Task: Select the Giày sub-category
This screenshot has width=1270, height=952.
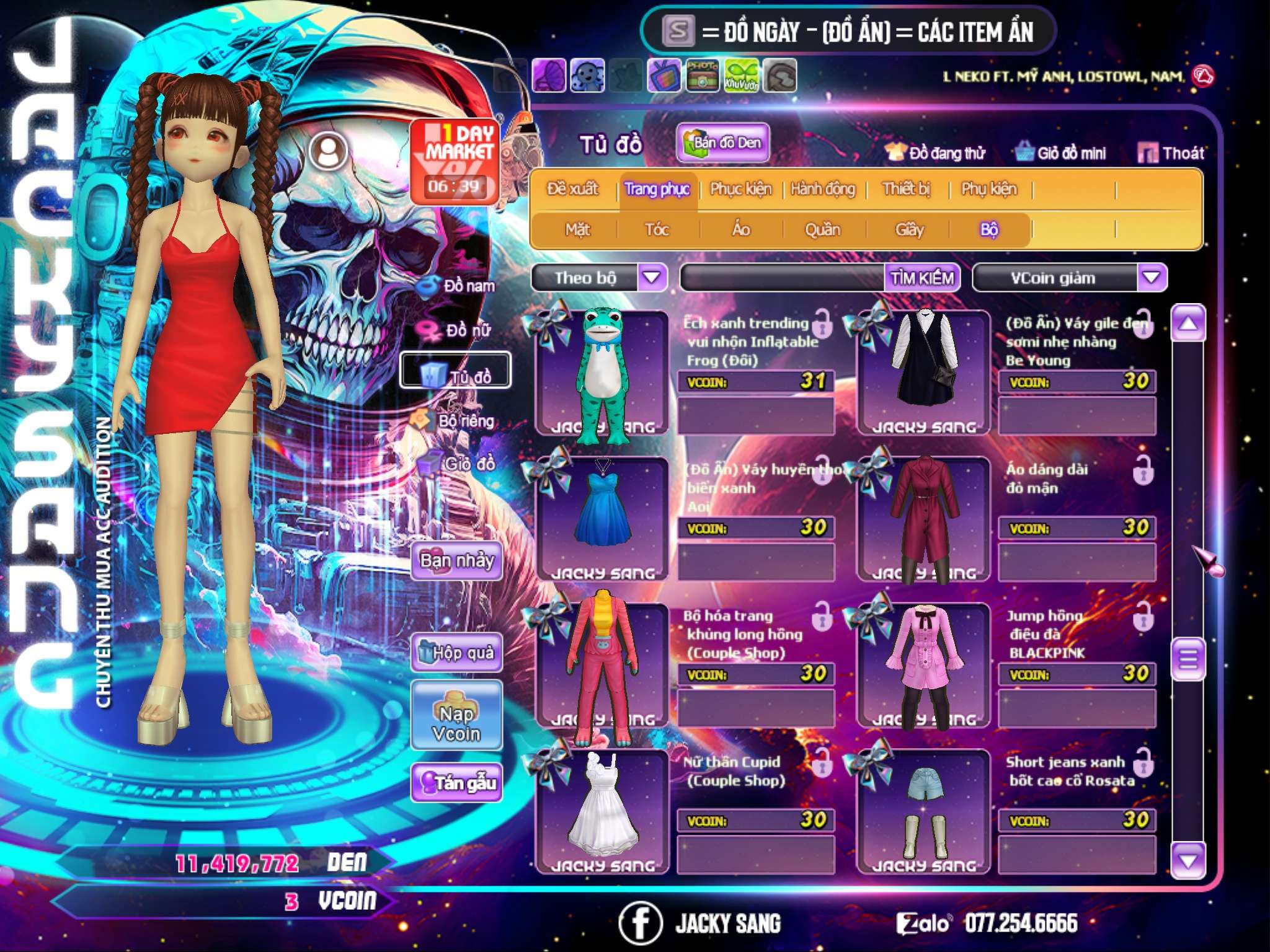Action: pos(909,230)
